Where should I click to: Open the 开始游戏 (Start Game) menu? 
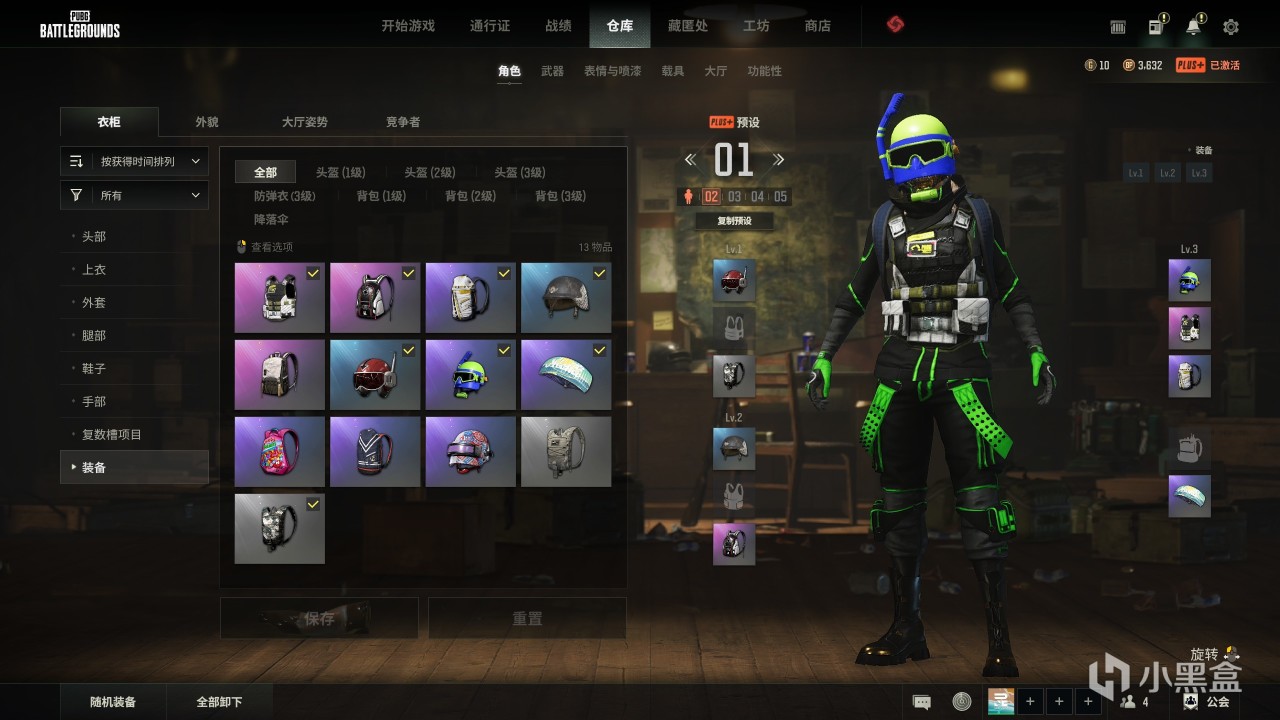click(x=408, y=26)
